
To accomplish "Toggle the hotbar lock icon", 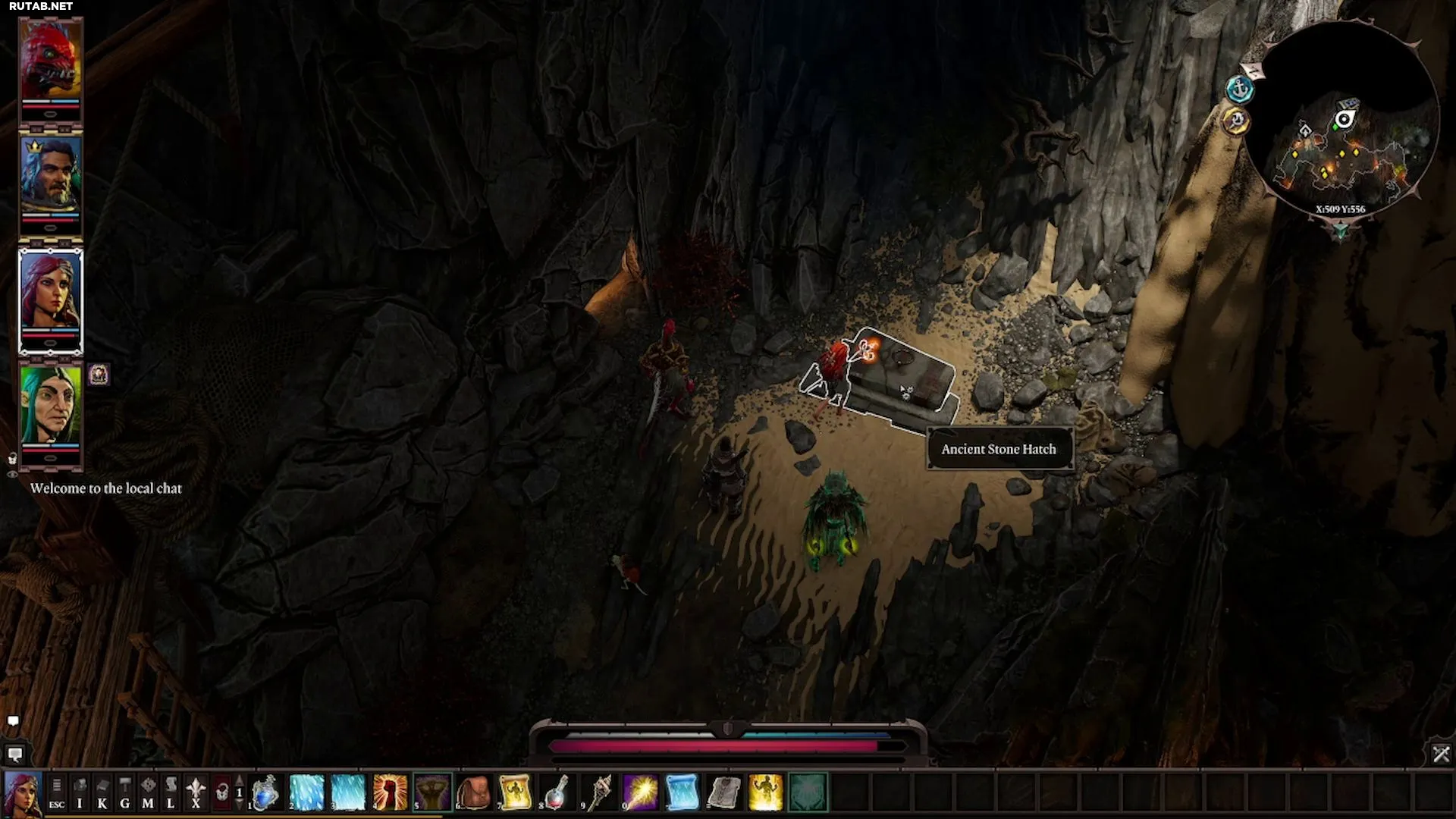I will coord(221,792).
